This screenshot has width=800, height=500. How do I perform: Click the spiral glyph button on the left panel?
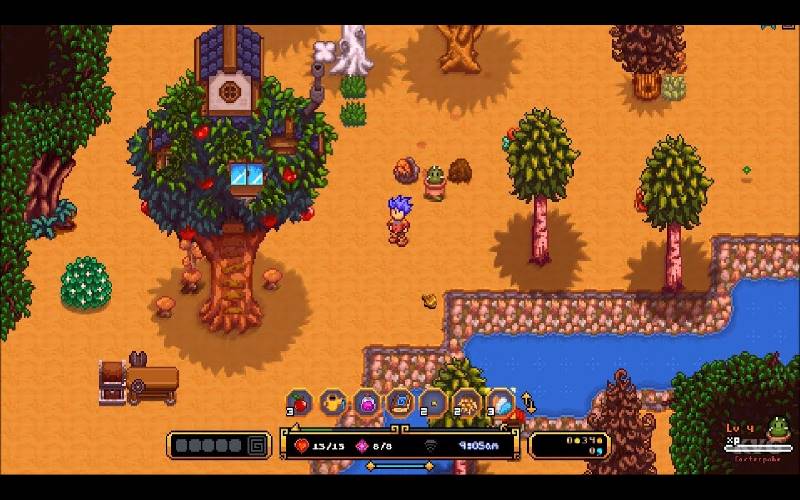pos(257,445)
